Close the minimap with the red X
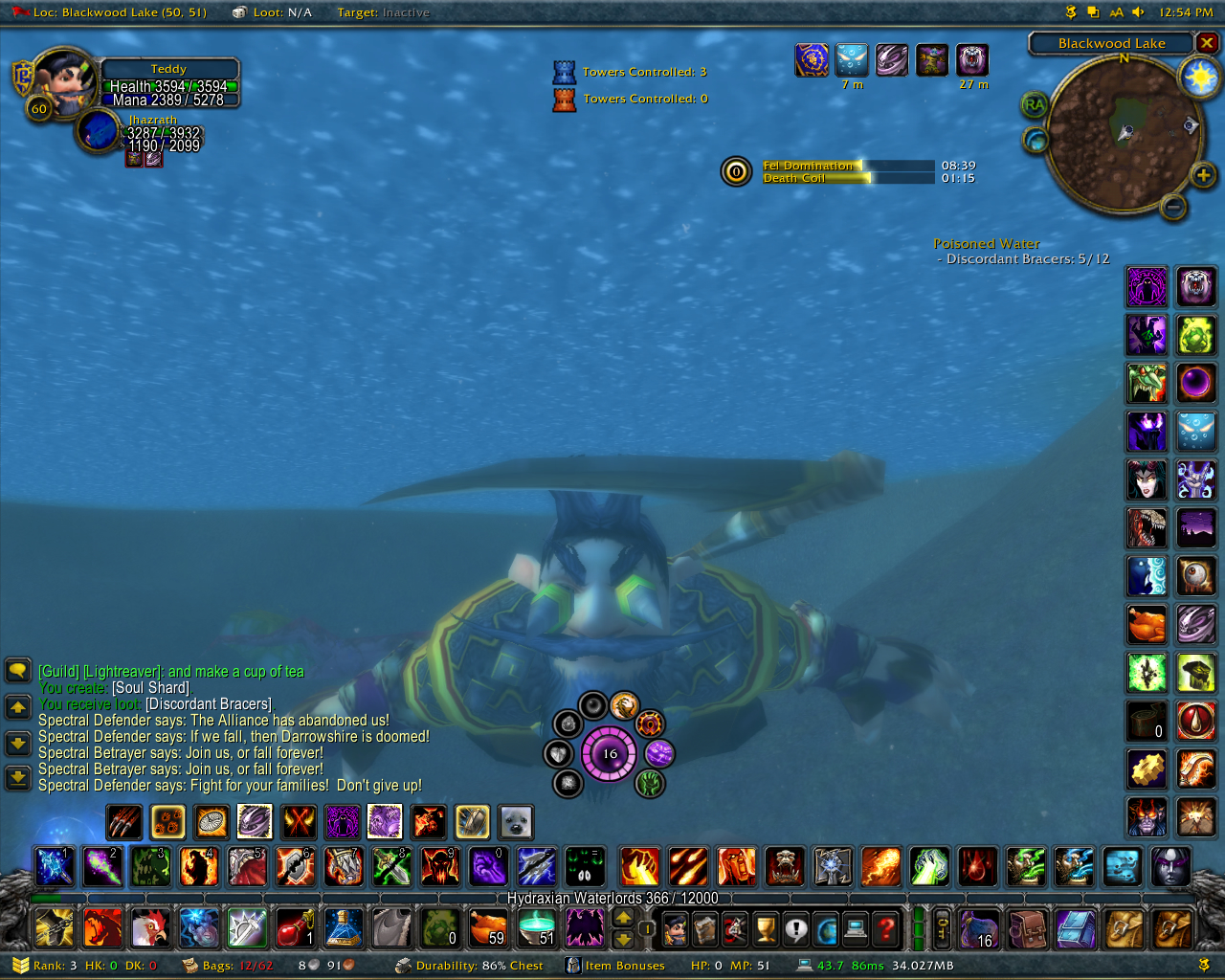 1208,43
